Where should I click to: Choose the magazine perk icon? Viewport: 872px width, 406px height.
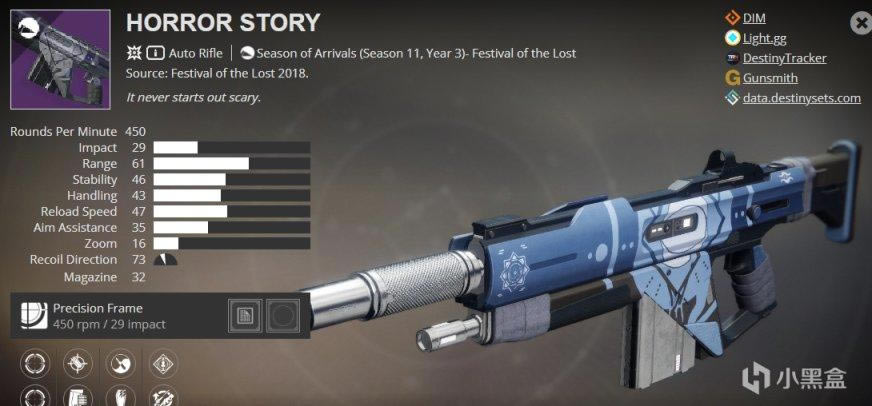(x=76, y=397)
